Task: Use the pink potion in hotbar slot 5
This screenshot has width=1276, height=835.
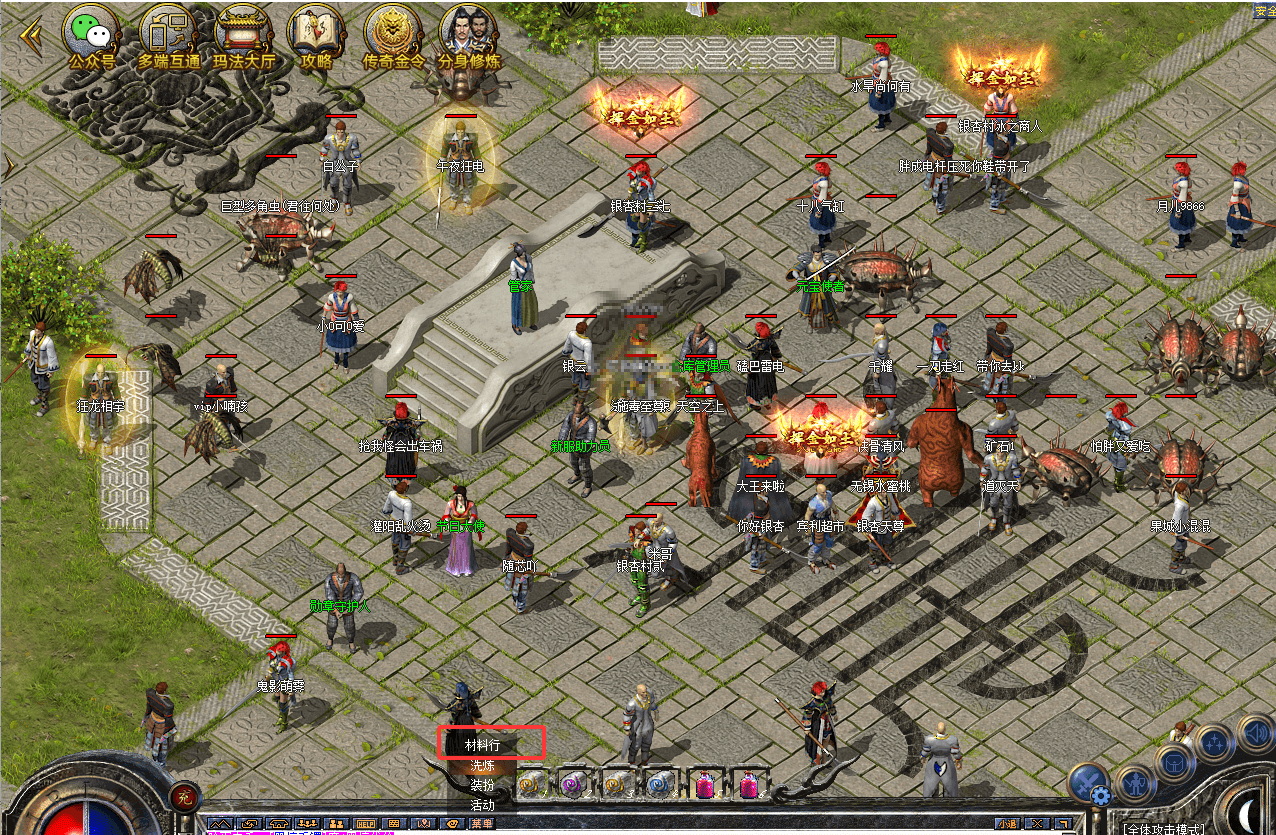Action: (x=704, y=784)
